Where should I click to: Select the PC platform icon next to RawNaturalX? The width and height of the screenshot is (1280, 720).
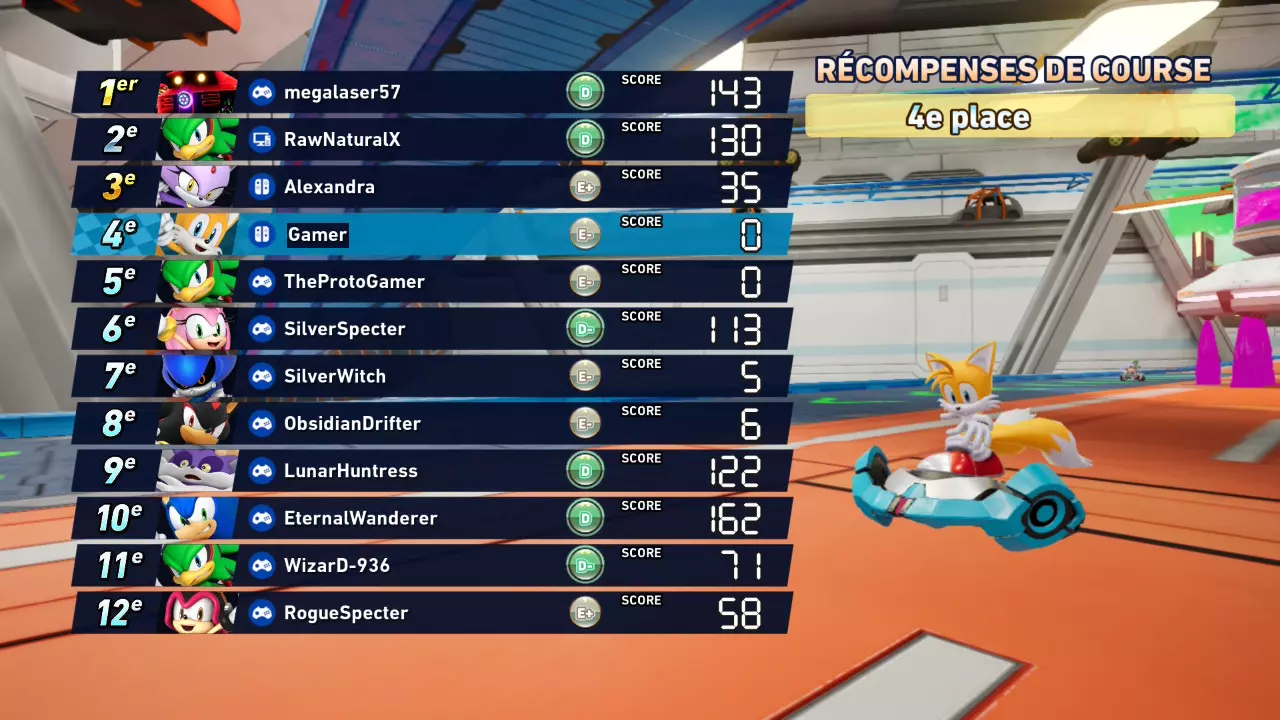261,139
